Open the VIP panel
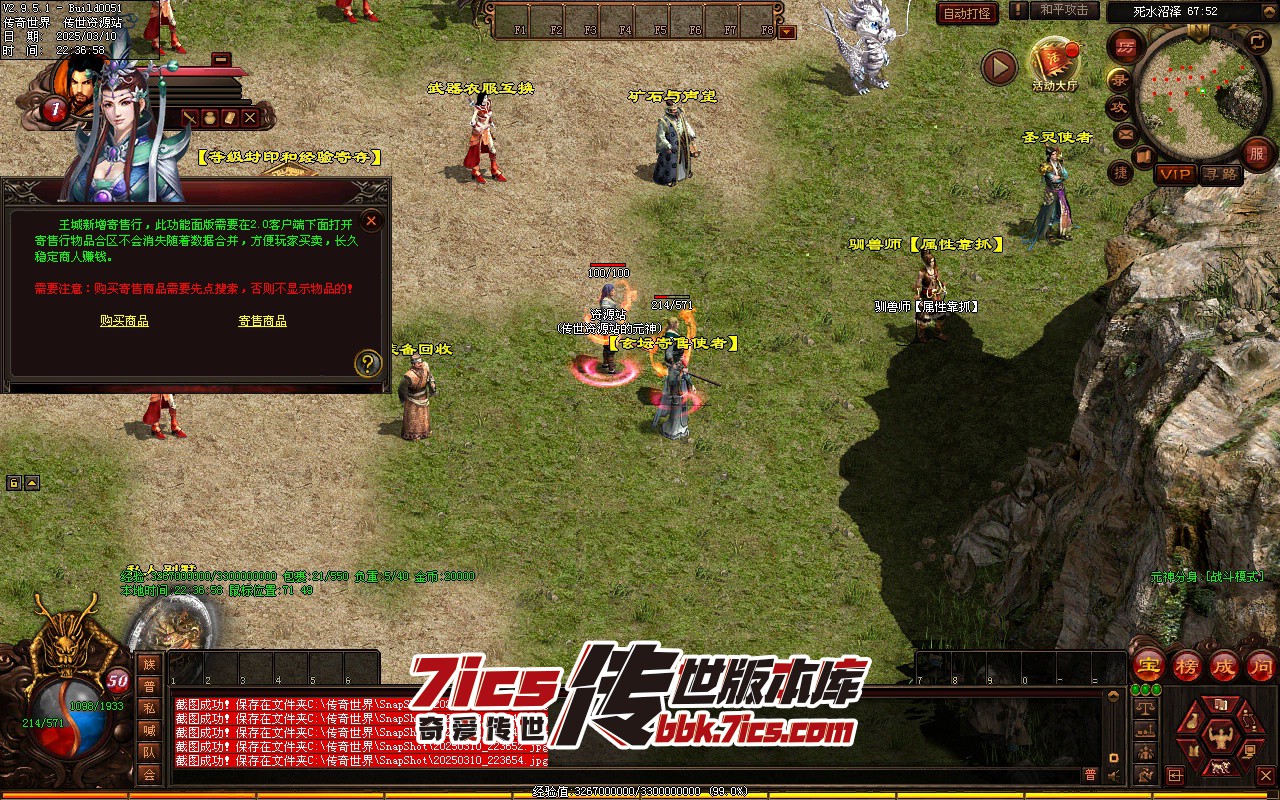Screen dimensions: 1280x800 click(x=1175, y=174)
